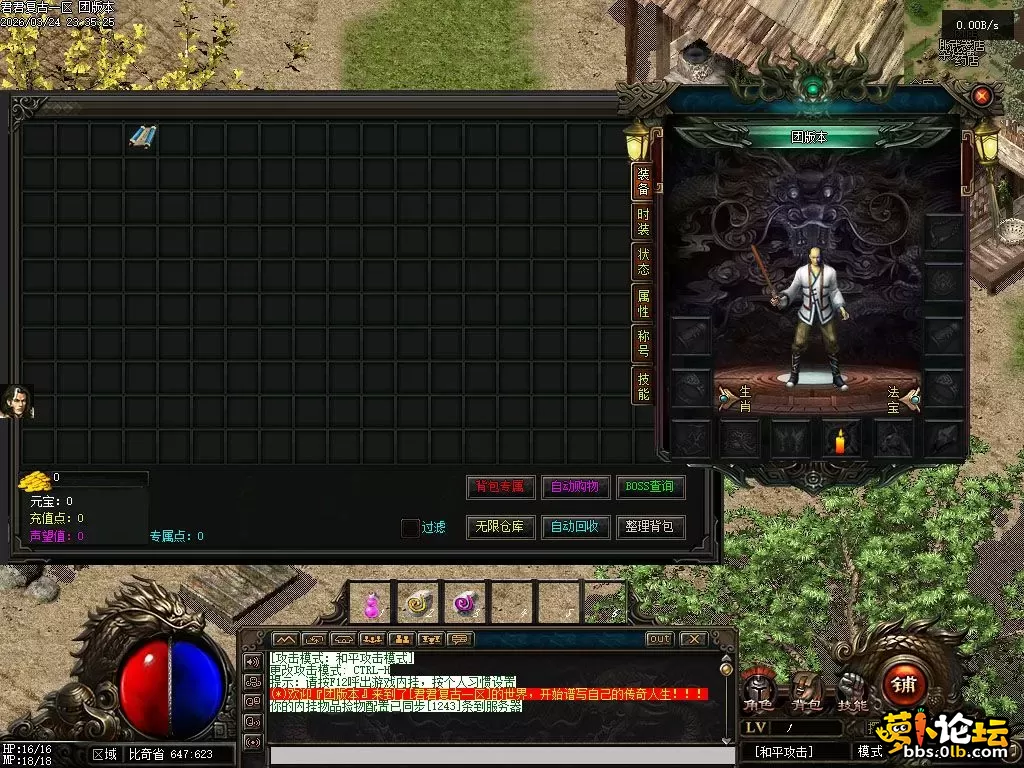Viewport: 1024px width, 768px height.
Task: Open the BOSS查询 lookup
Action: coord(650,487)
